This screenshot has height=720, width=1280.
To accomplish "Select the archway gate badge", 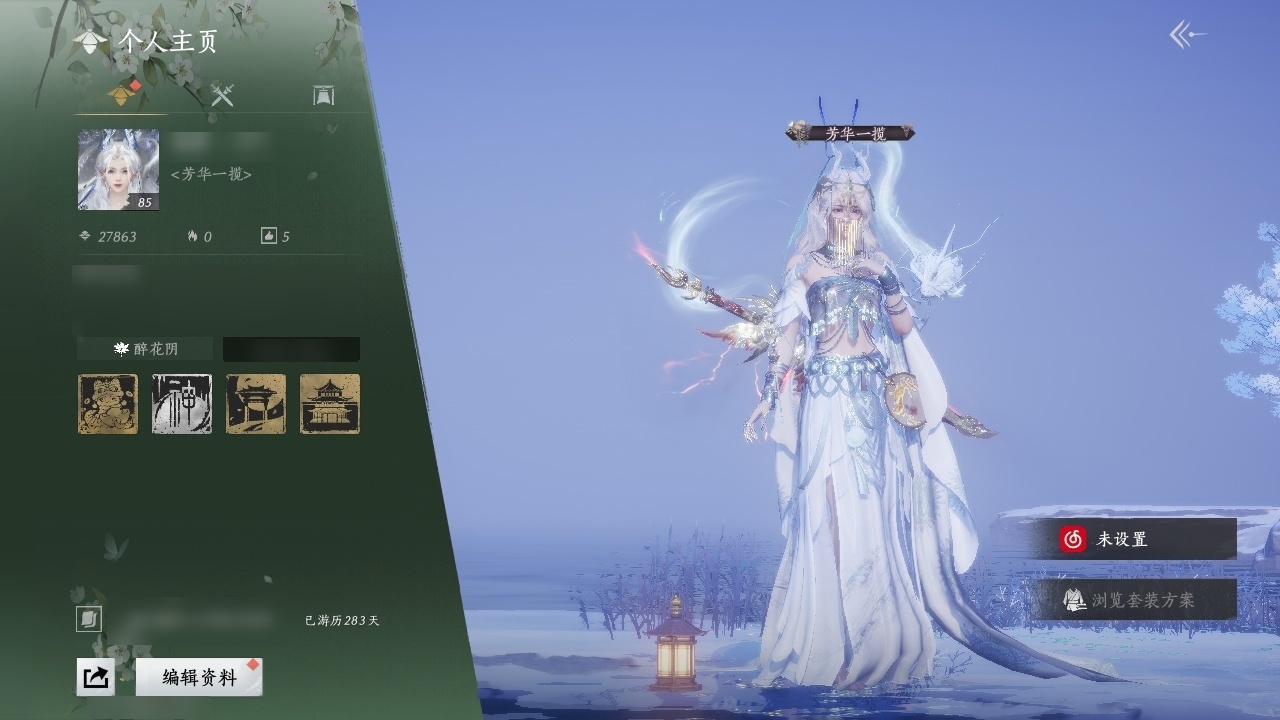I will [x=256, y=404].
